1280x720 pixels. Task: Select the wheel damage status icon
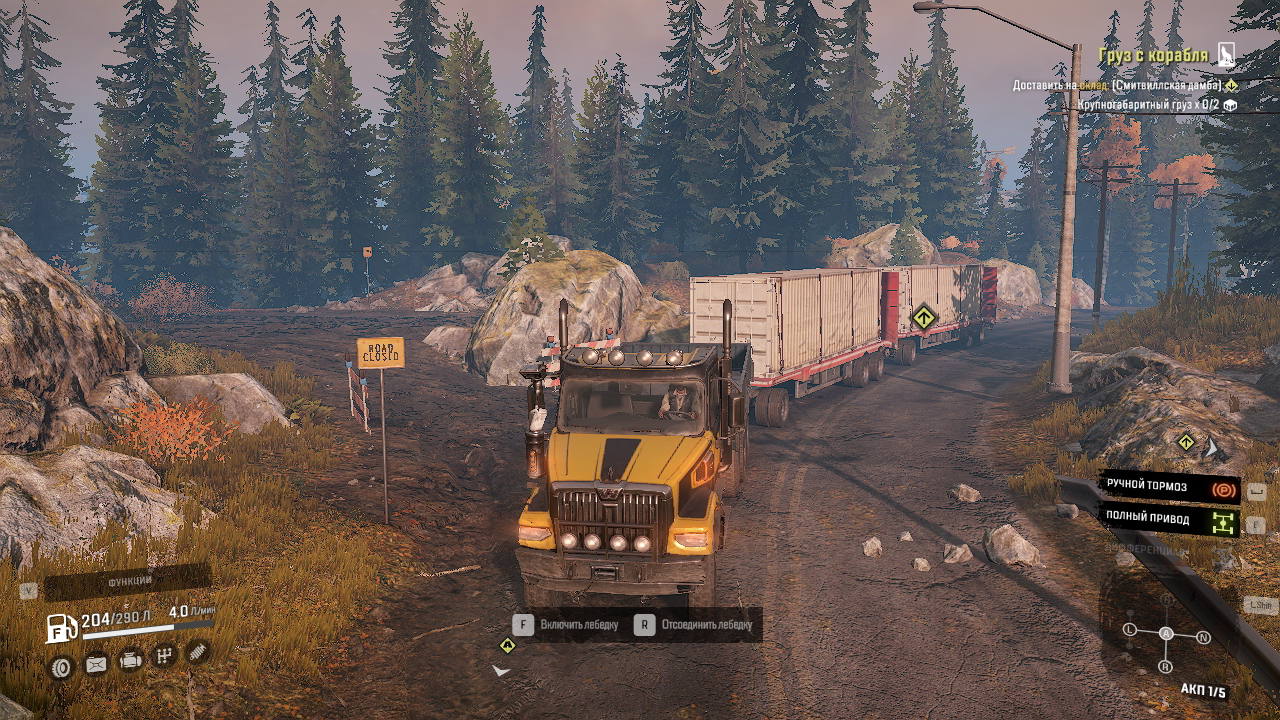coord(61,667)
